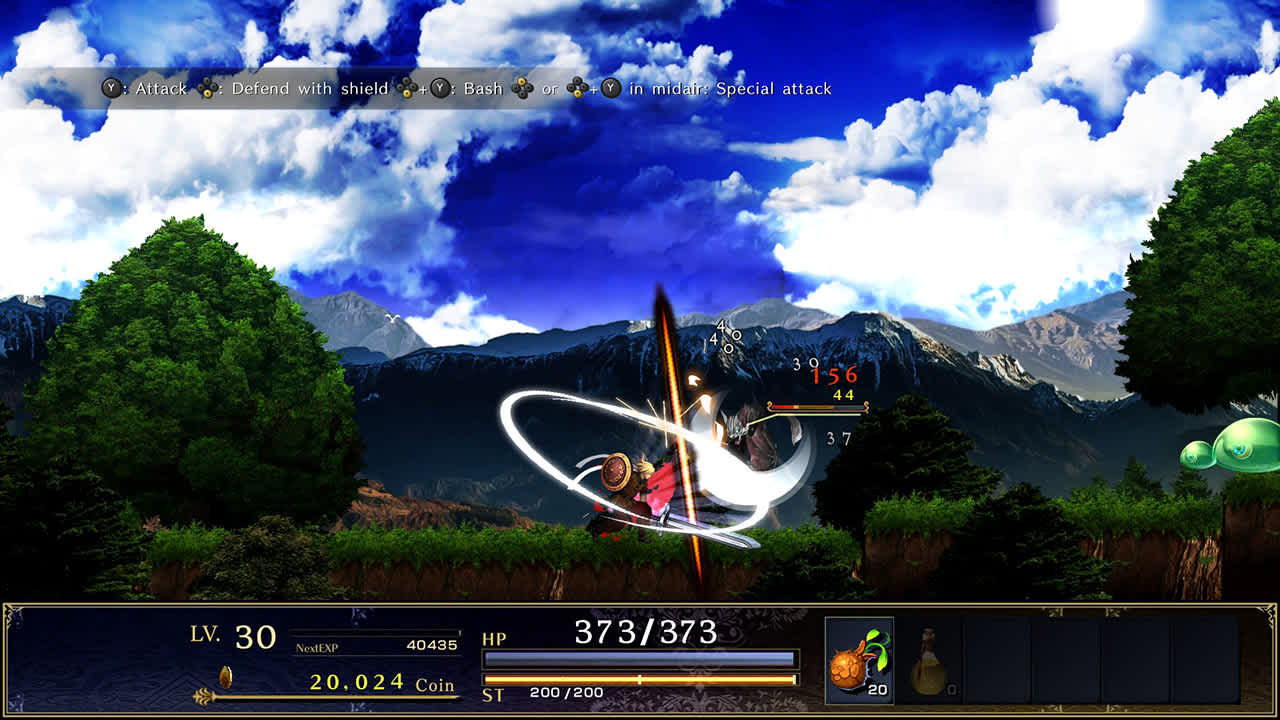
Task: Click the LV. 30 level display
Action: tap(235, 636)
